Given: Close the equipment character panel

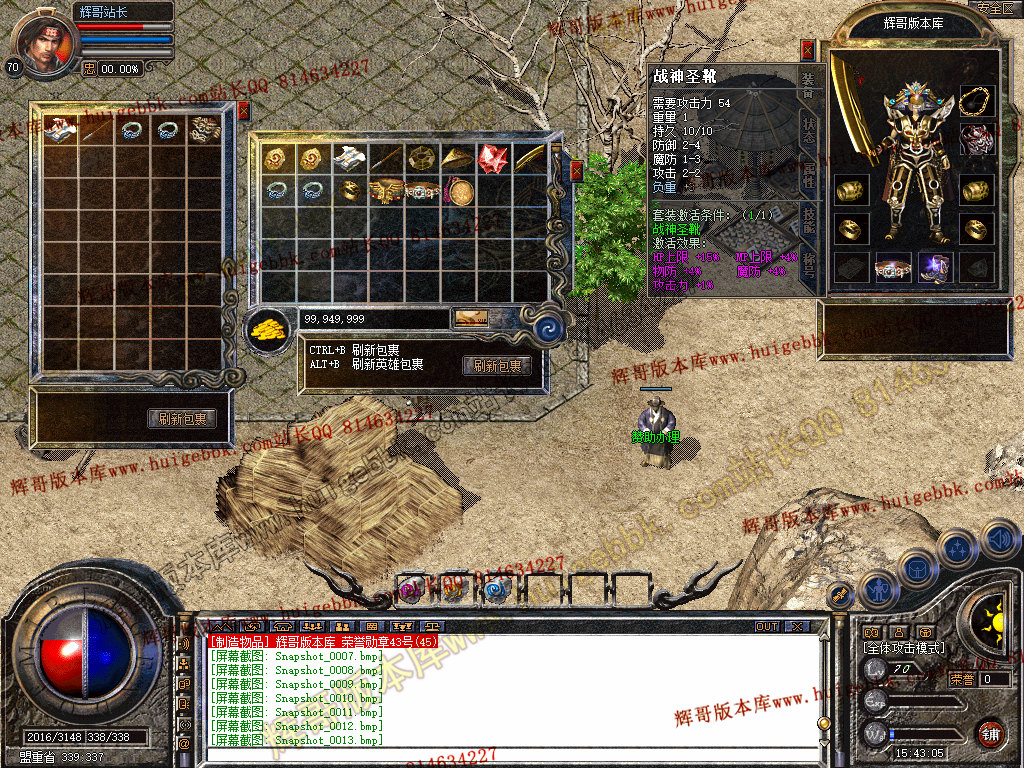Looking at the screenshot, I should point(808,51).
